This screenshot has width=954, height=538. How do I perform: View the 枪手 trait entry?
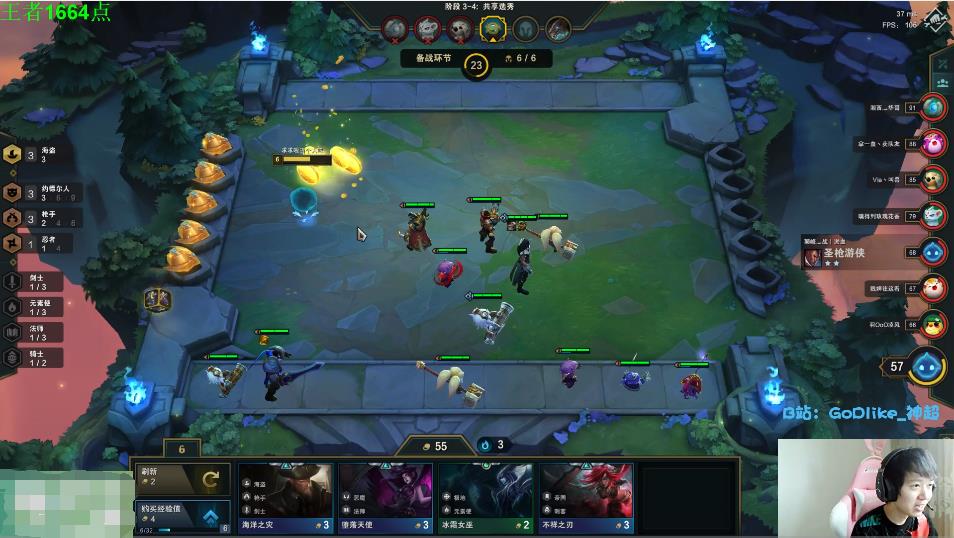32,217
